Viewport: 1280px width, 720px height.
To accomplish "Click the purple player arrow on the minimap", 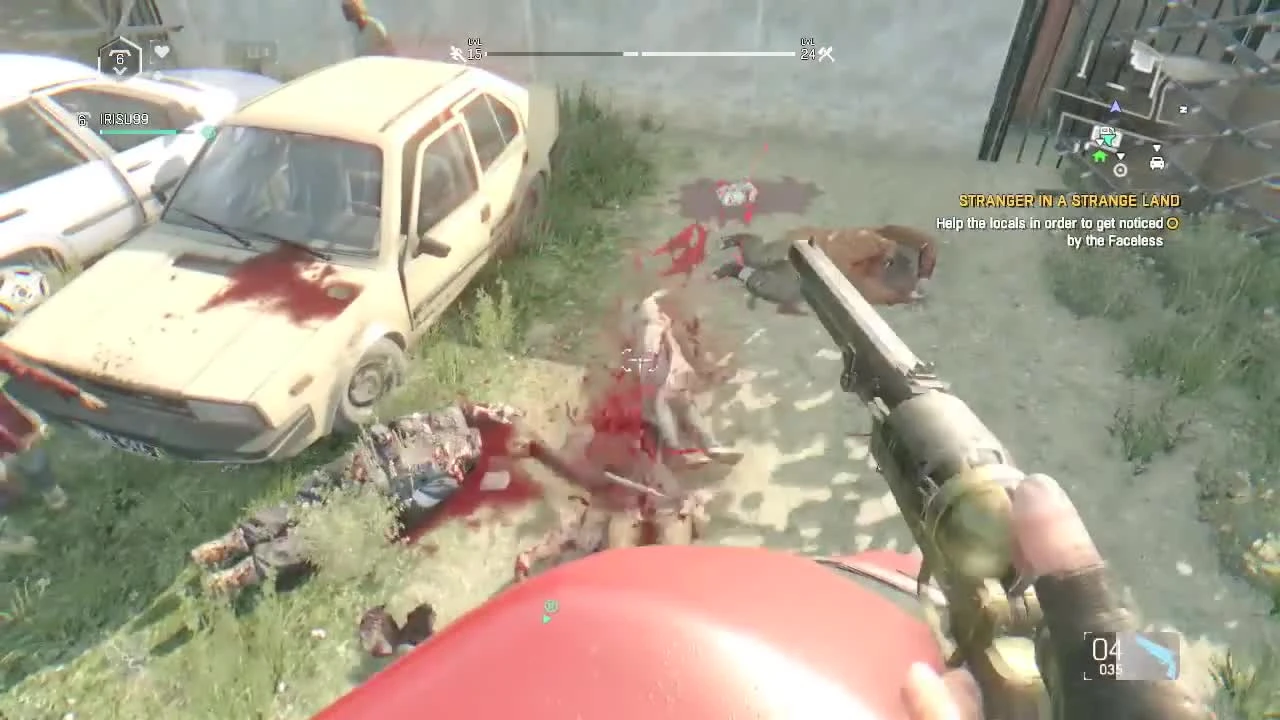I will pos(1115,106).
